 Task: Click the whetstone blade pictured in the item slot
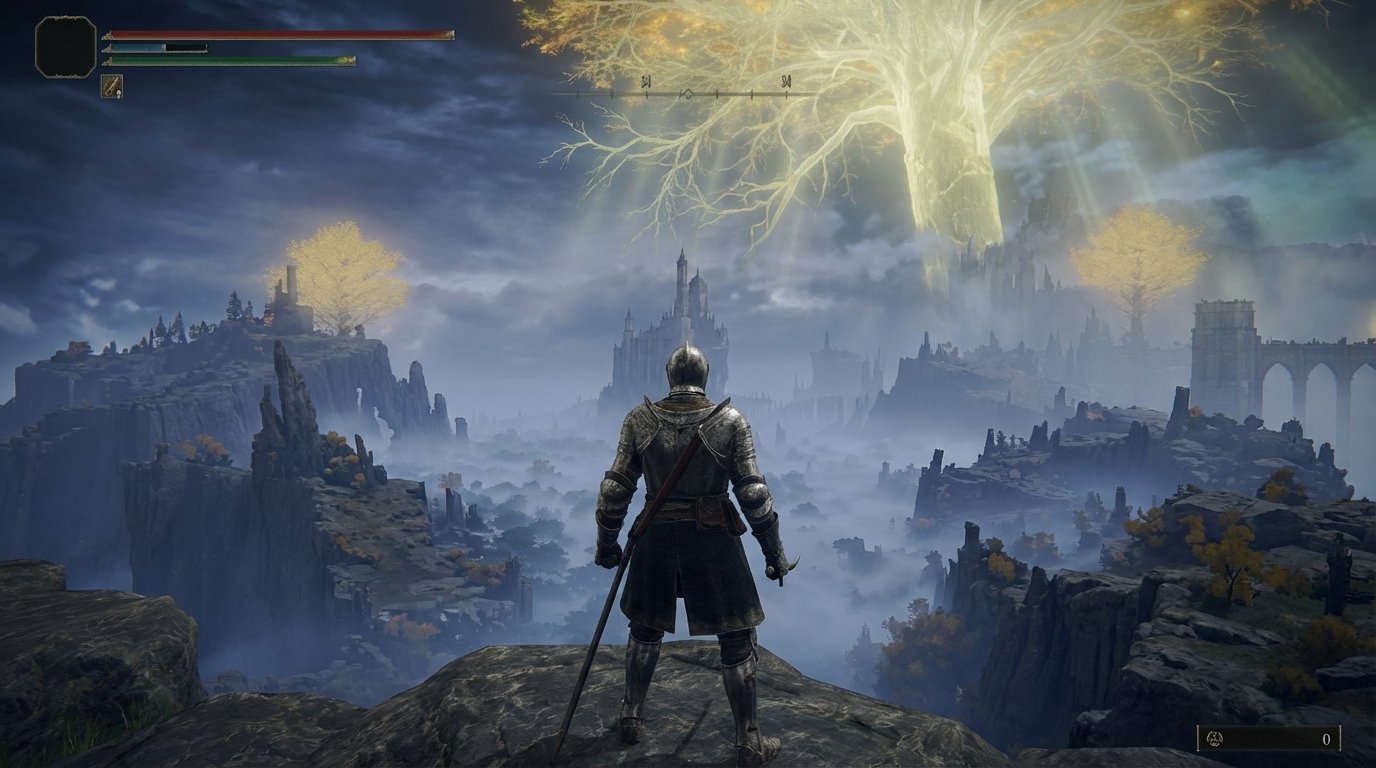tap(112, 86)
